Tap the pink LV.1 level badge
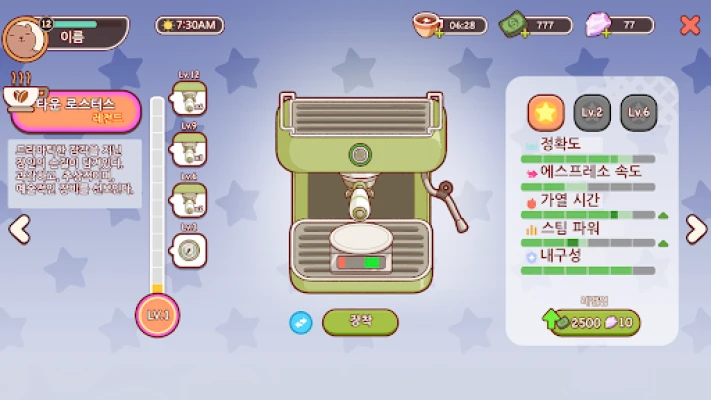Image resolution: width=711 pixels, height=400 pixels. tap(157, 316)
